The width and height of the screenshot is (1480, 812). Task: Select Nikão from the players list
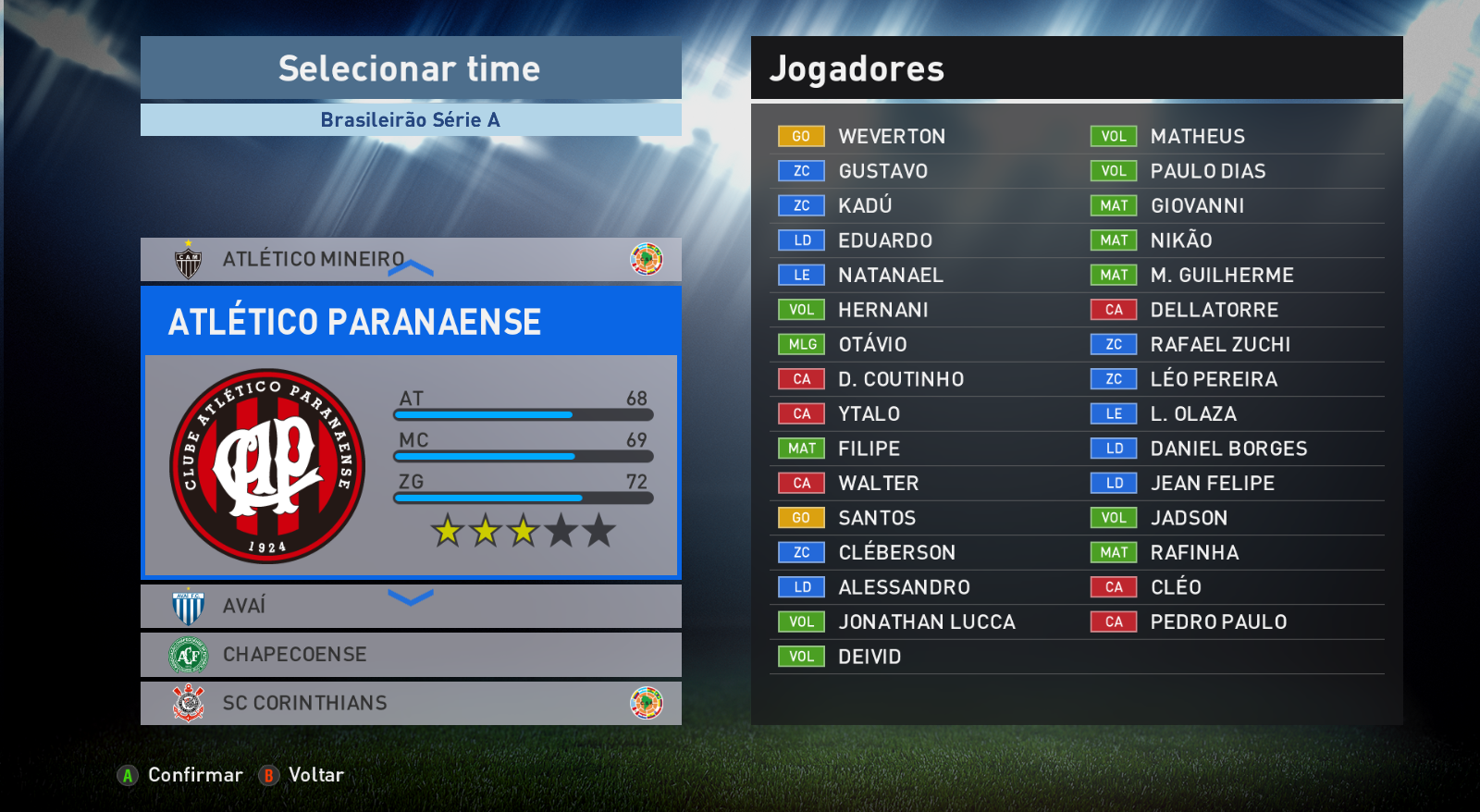coord(1180,240)
